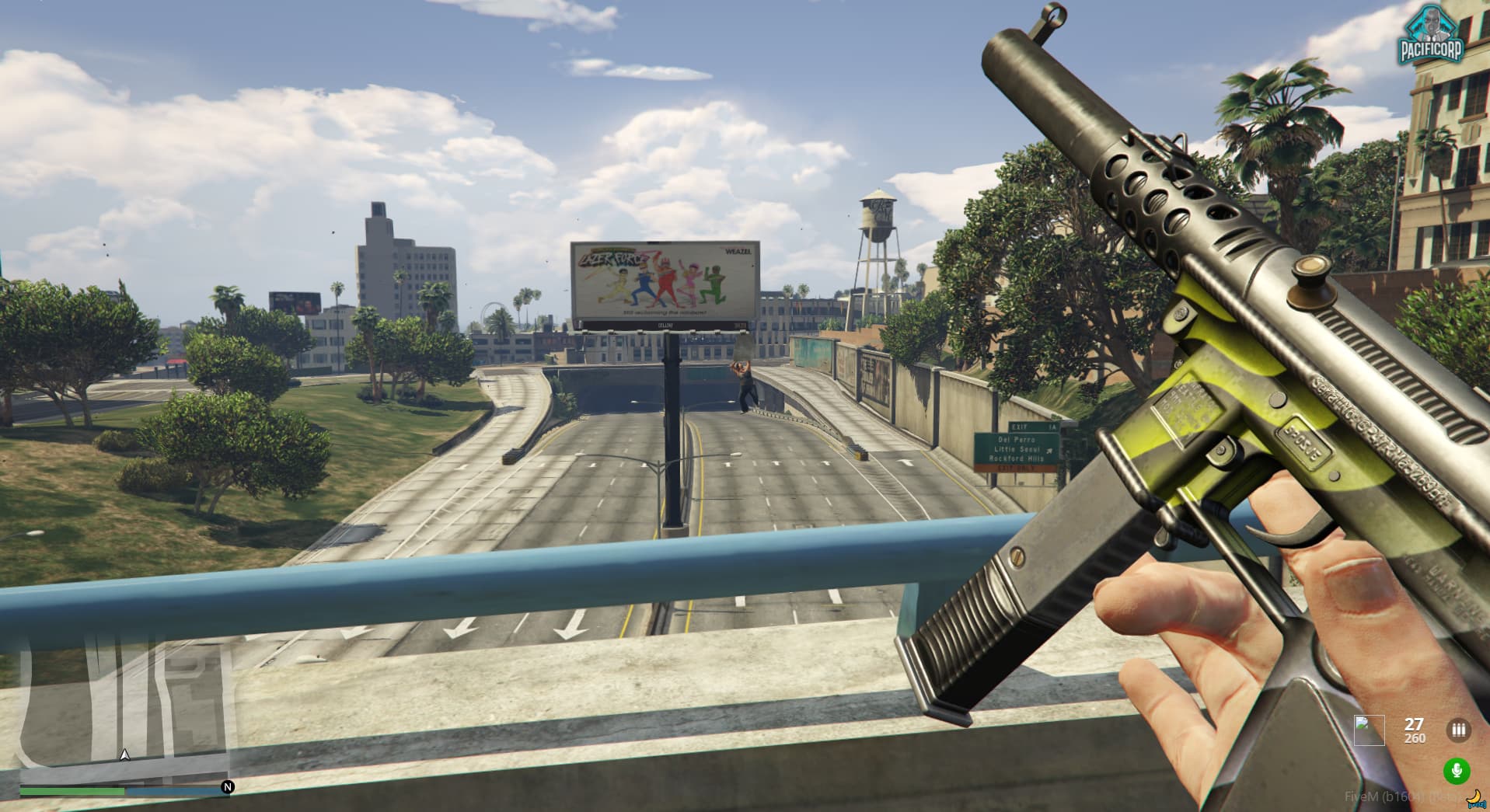The height and width of the screenshot is (812, 1490).
Task: Select the bullets ammo type icon
Action: click(x=1458, y=730)
